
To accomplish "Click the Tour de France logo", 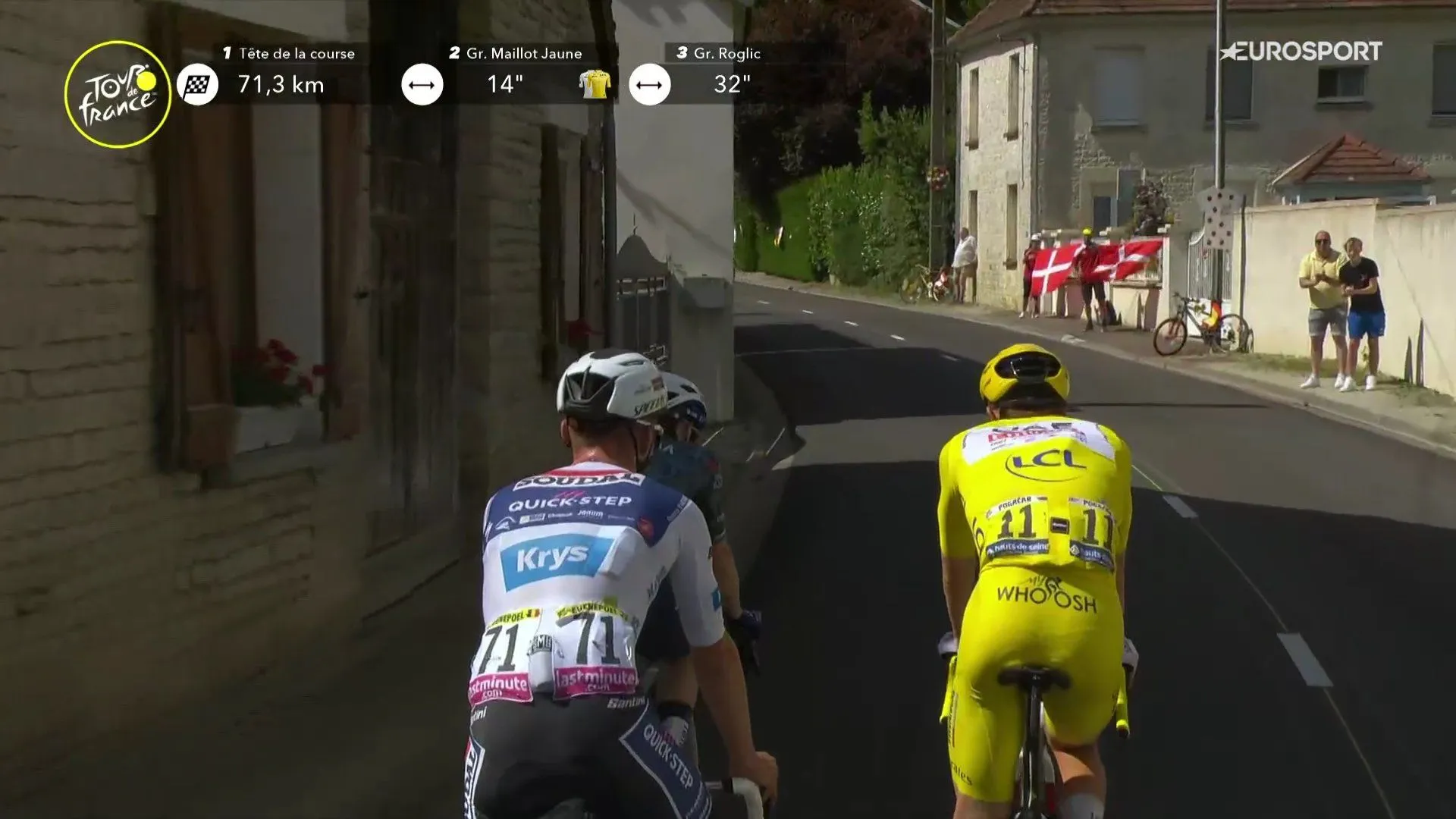I will pyautogui.click(x=118, y=94).
